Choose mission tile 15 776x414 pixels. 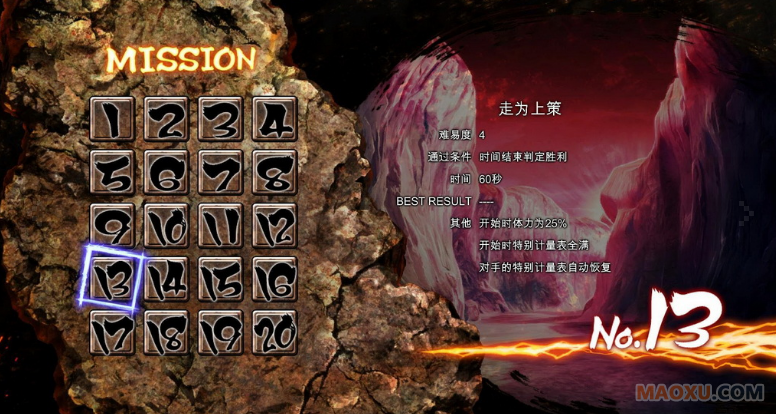[221, 280]
